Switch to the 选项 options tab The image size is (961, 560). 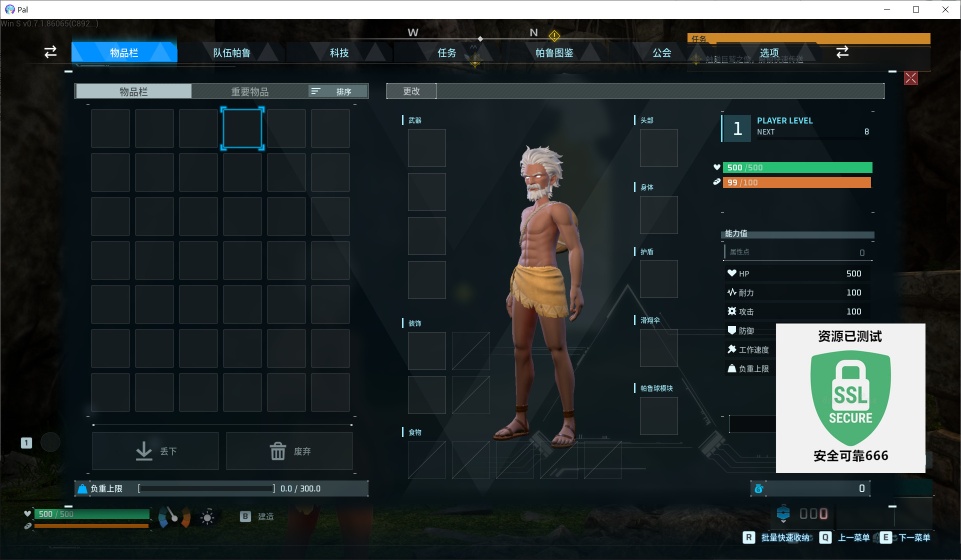coord(769,52)
